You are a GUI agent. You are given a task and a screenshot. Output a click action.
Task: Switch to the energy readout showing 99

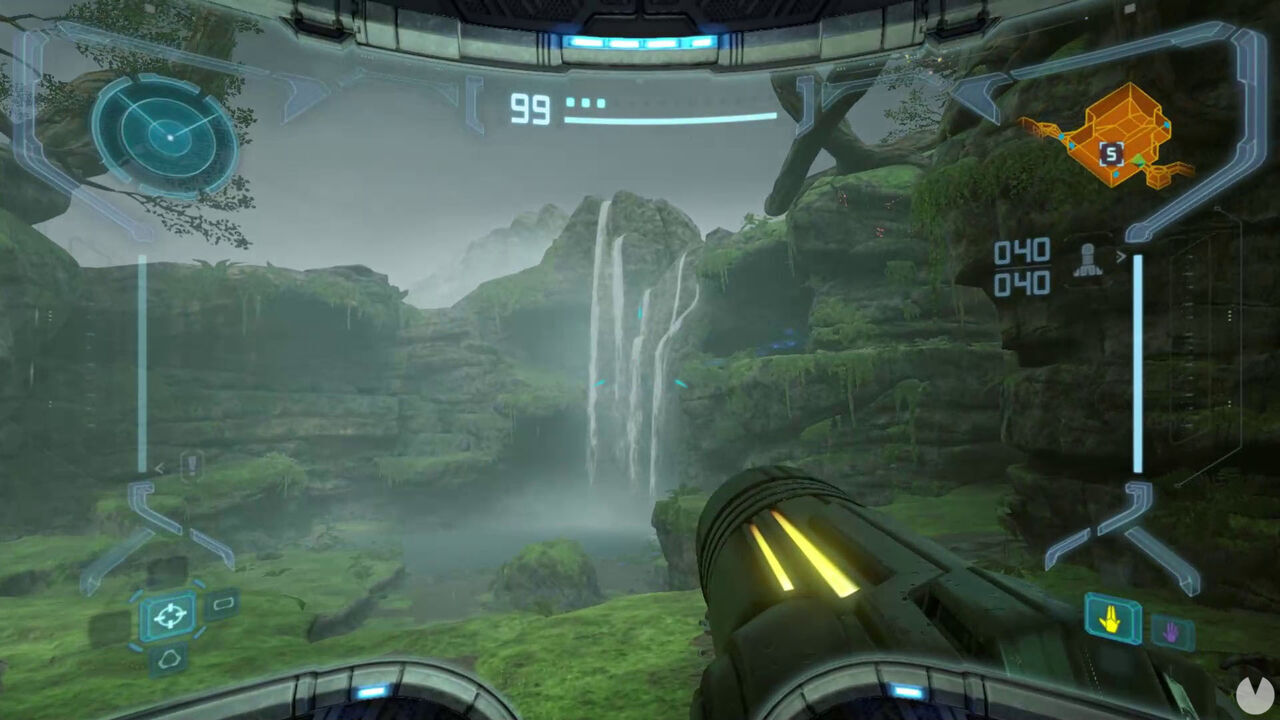[x=528, y=110]
